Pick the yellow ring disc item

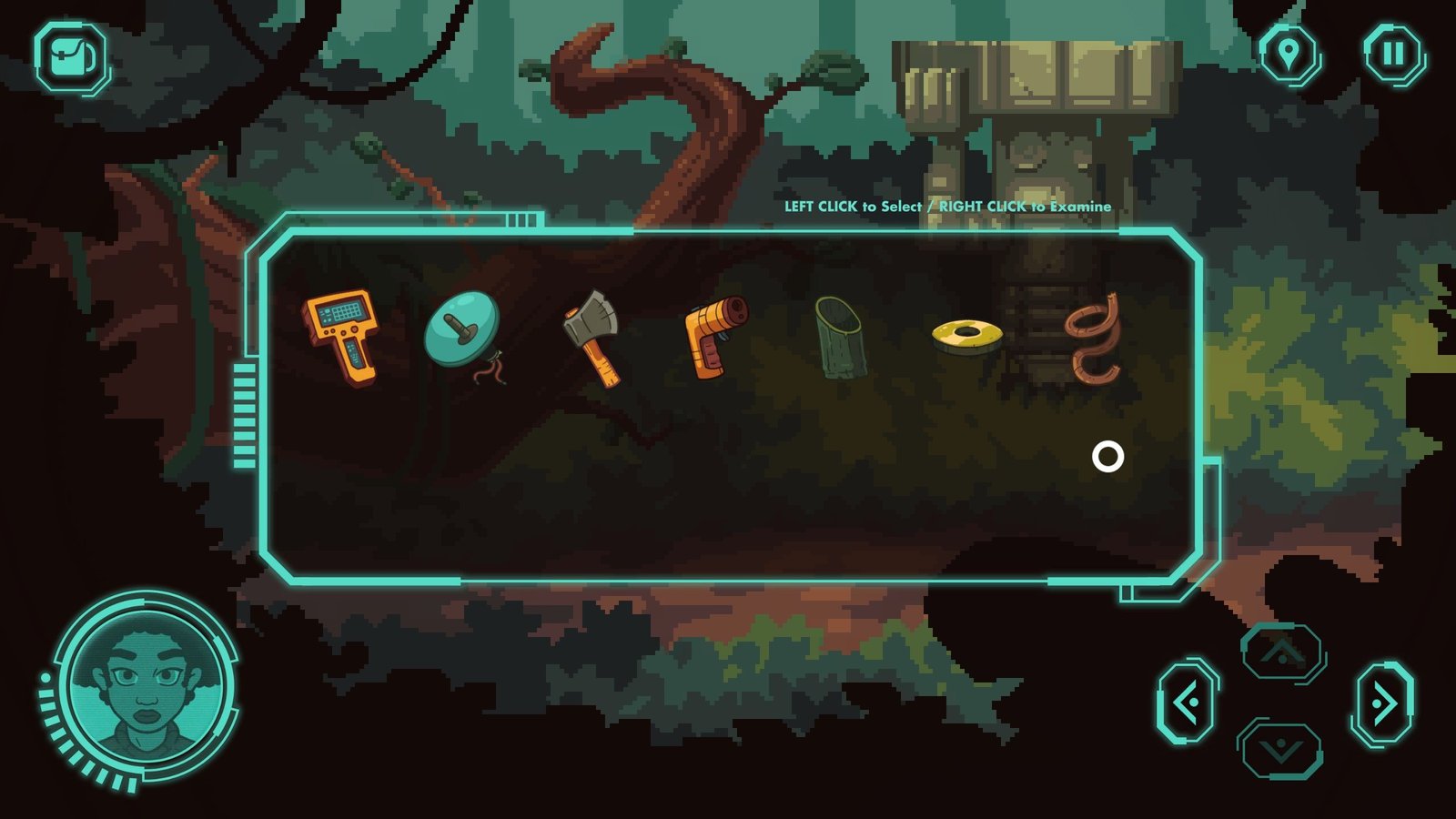966,336
